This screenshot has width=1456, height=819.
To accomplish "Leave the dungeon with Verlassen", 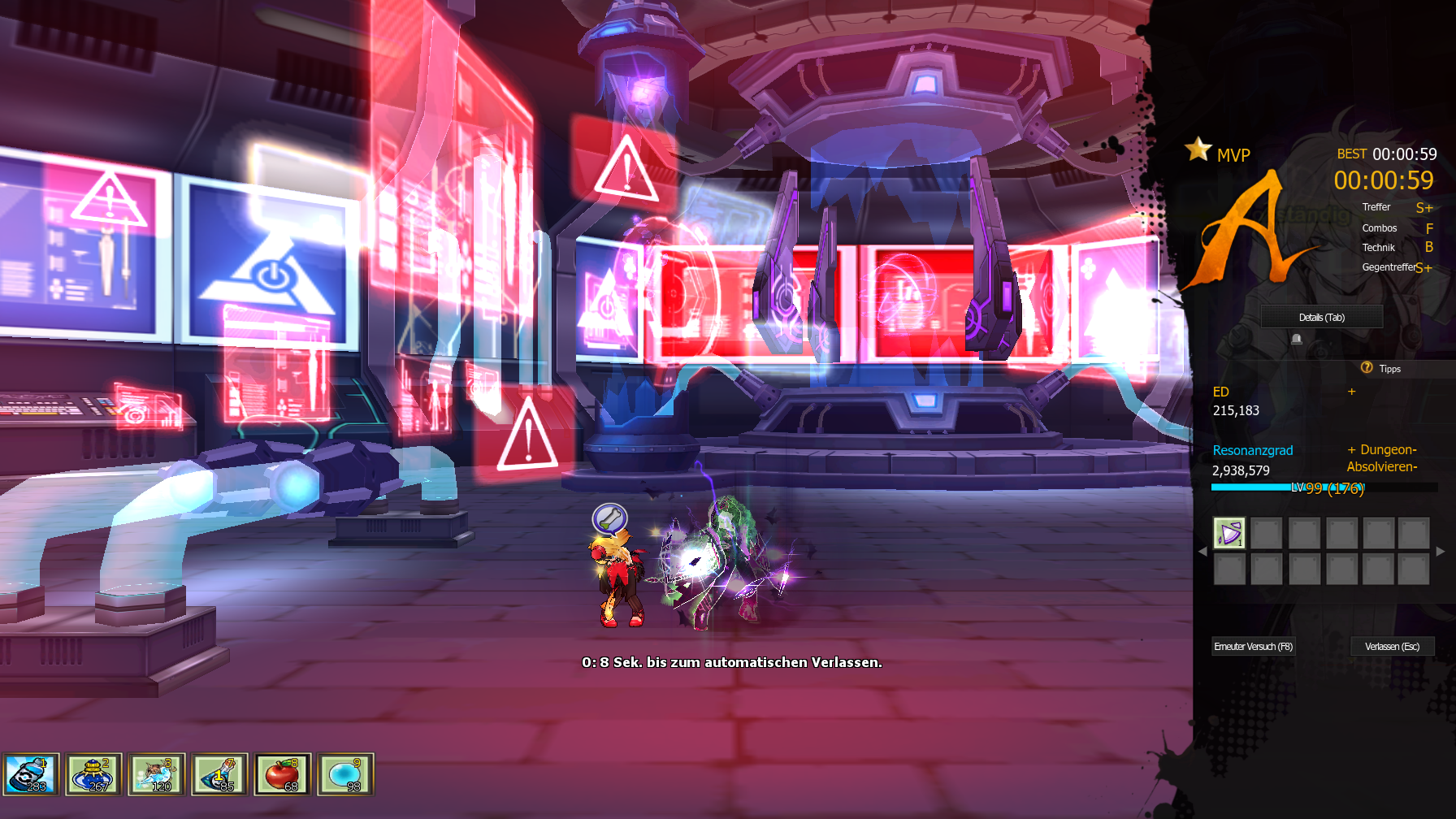I will pyautogui.click(x=1392, y=647).
